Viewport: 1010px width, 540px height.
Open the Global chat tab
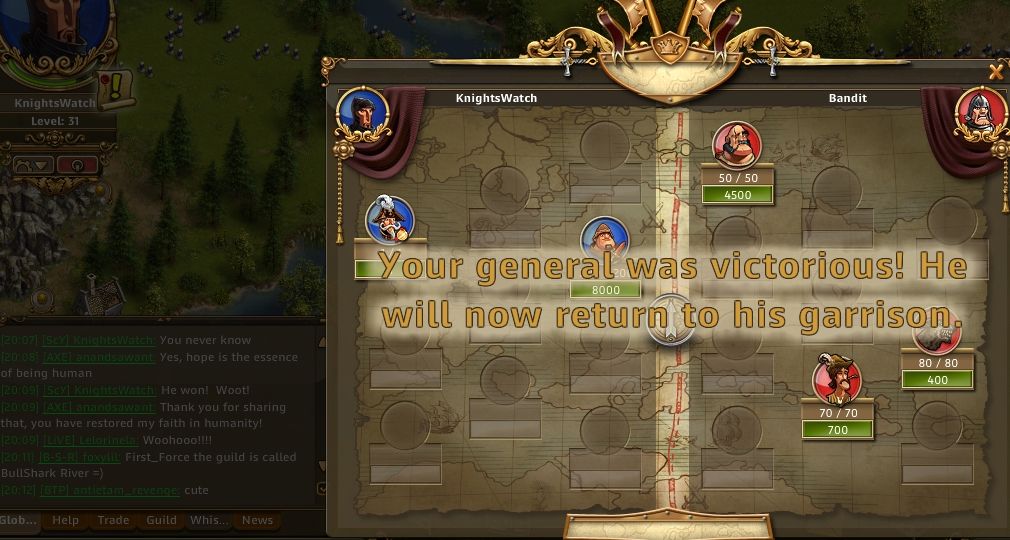pos(18,520)
